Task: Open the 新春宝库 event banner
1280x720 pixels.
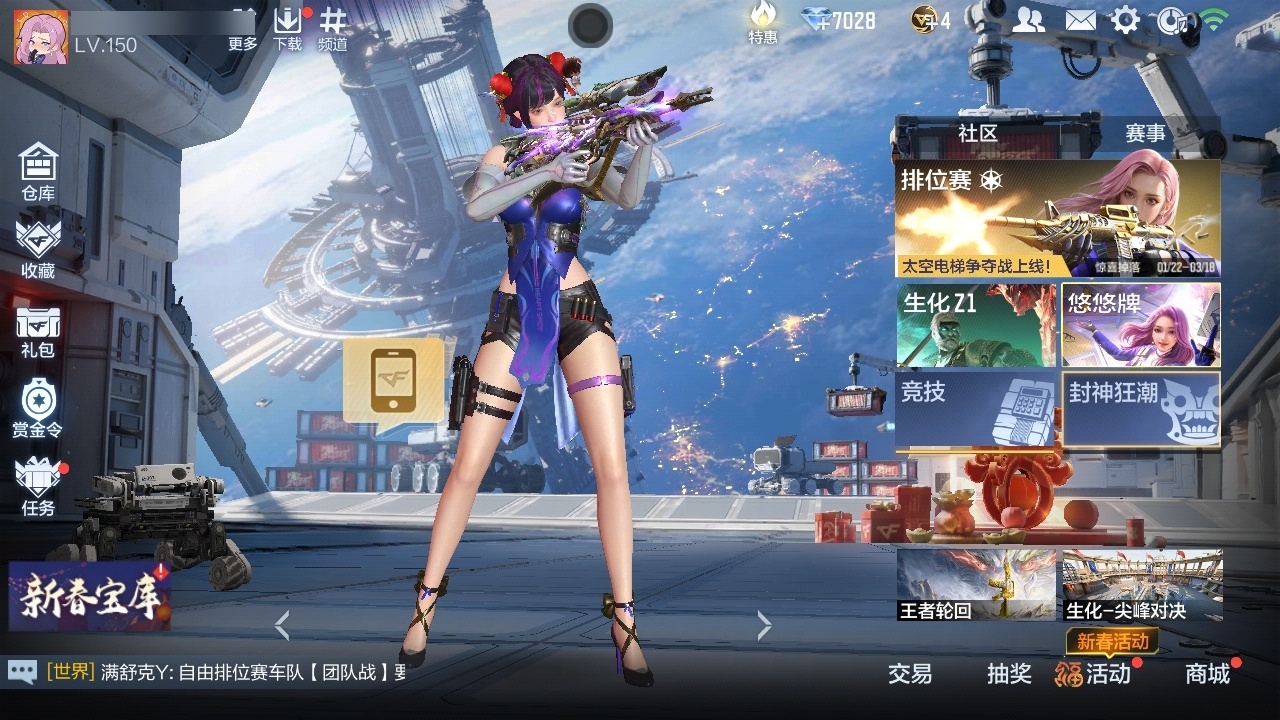Action: click(90, 596)
